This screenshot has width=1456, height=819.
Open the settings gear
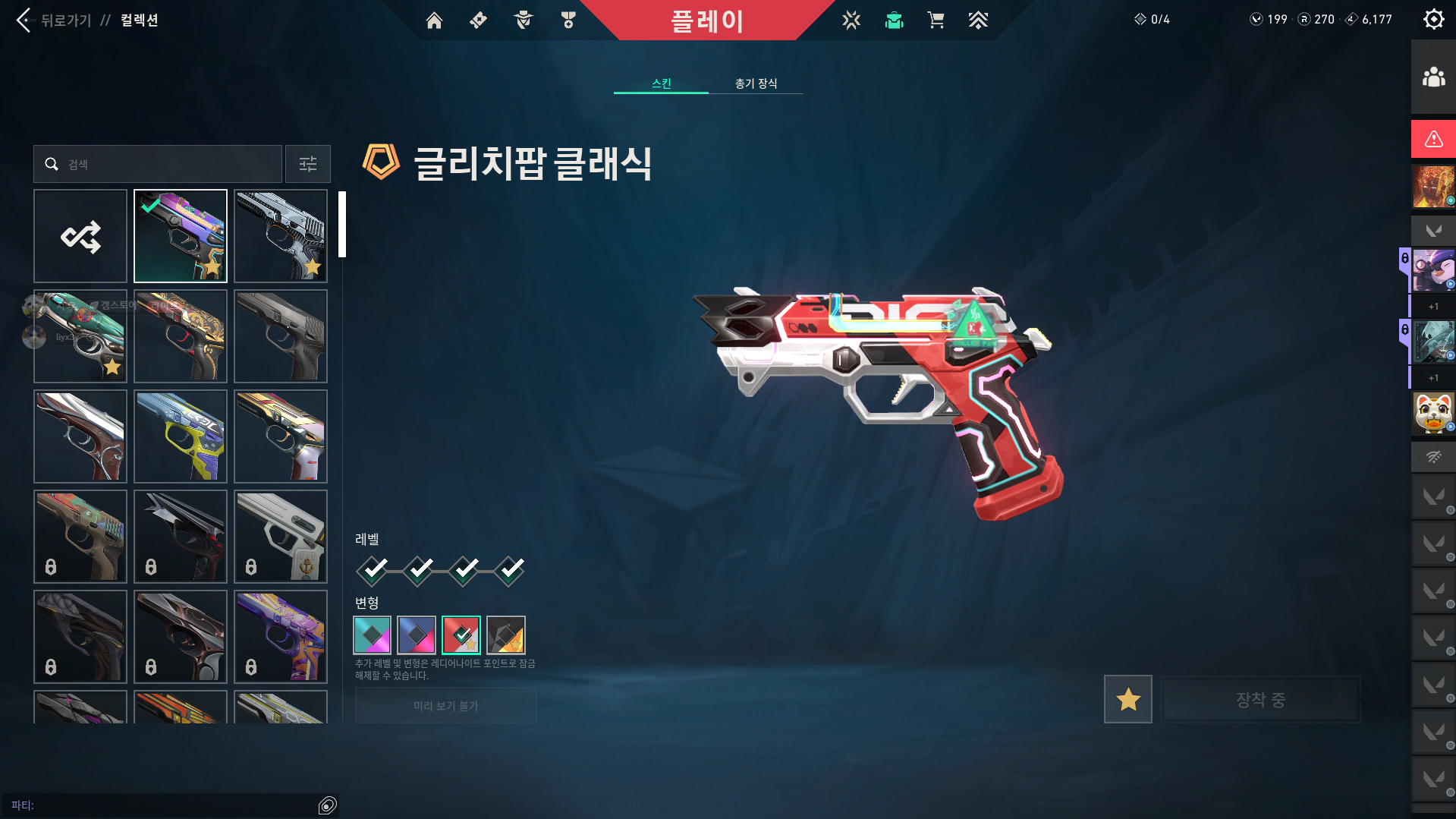pos(1433,19)
